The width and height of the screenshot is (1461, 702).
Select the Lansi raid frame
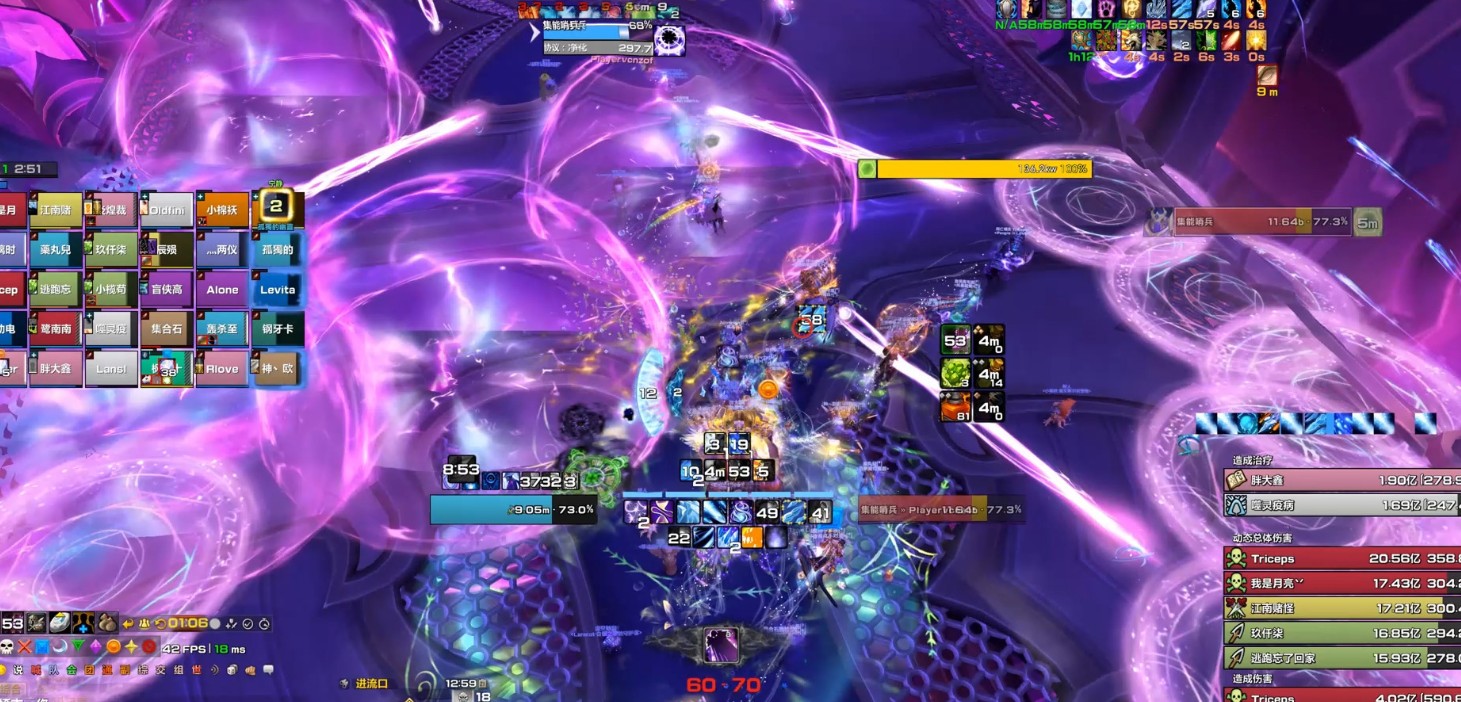tap(111, 368)
